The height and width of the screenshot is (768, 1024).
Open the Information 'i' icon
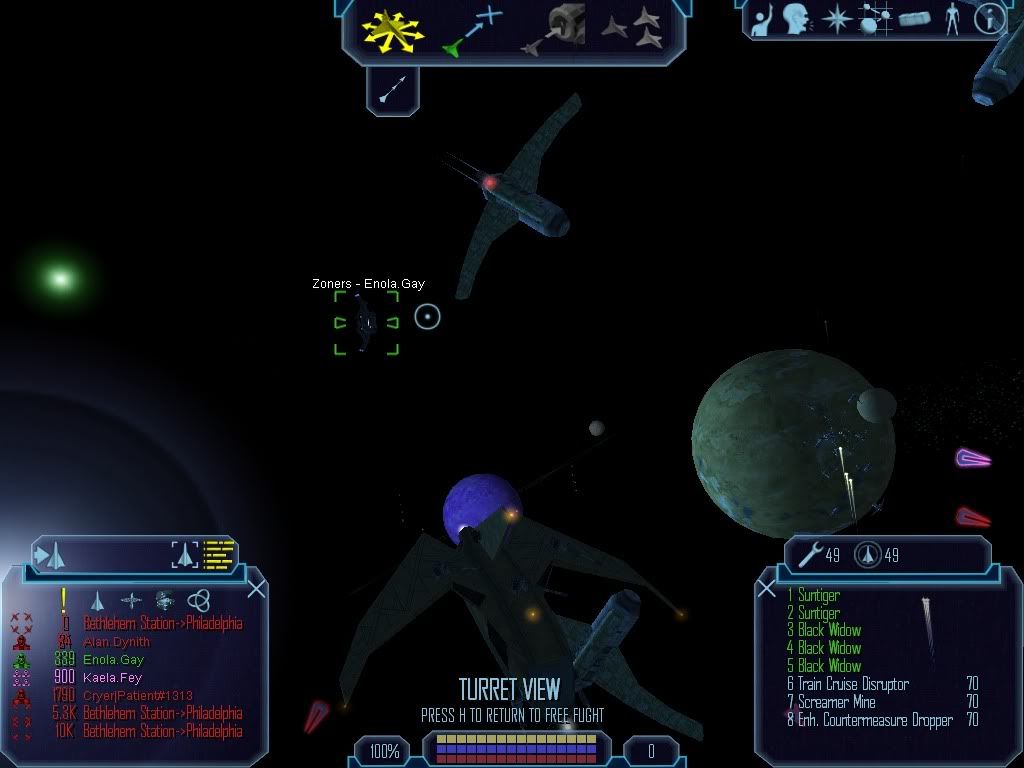click(x=989, y=17)
